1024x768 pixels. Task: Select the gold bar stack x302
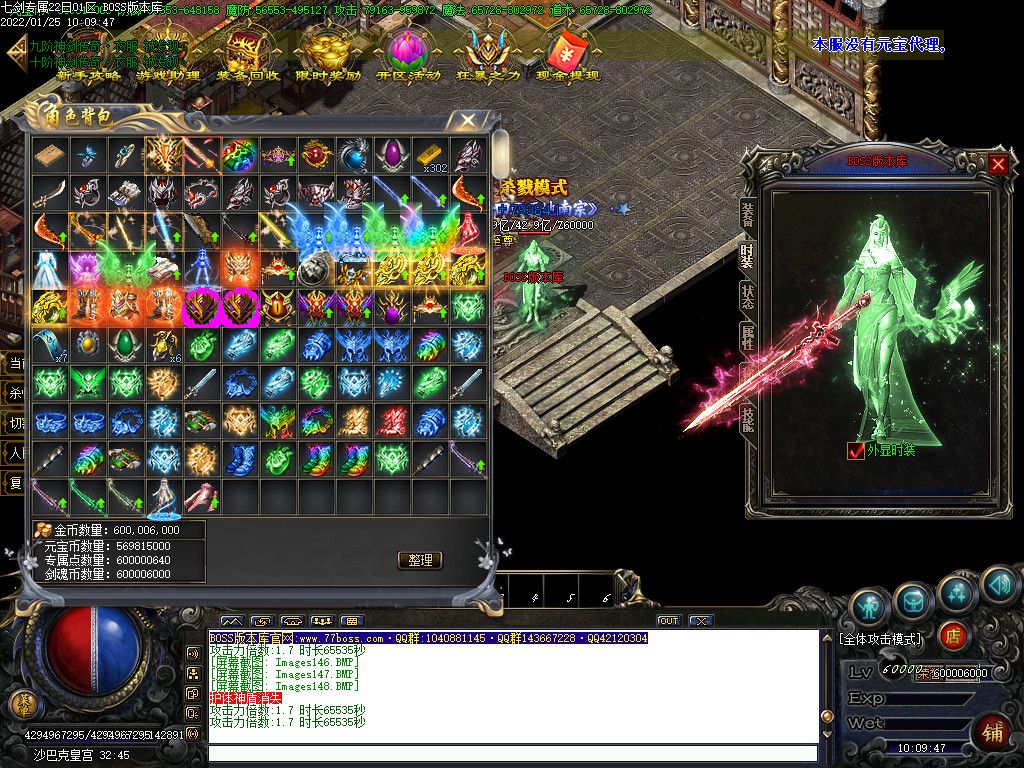(430, 155)
